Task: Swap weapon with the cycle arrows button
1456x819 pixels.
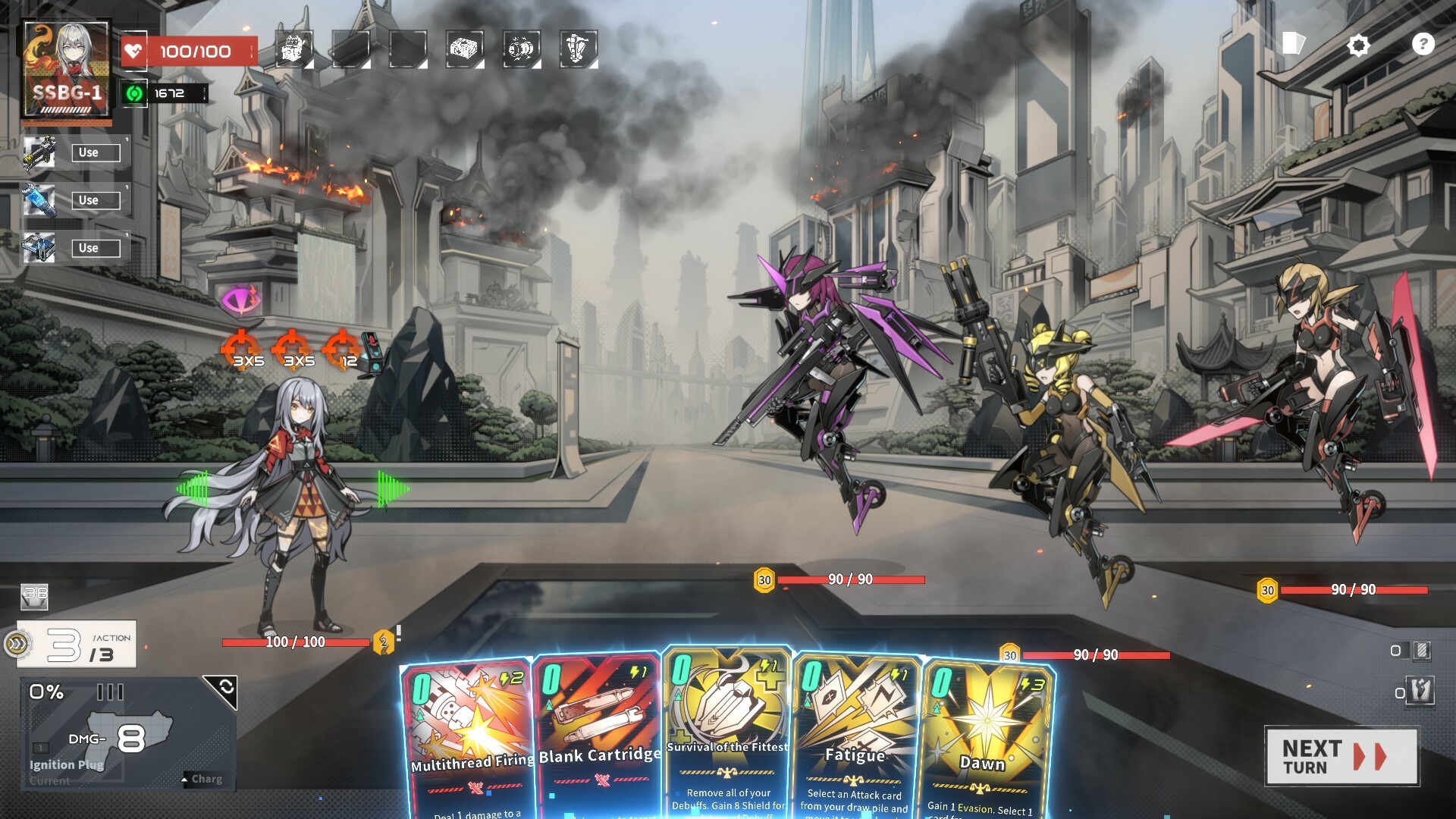Action: click(x=225, y=688)
